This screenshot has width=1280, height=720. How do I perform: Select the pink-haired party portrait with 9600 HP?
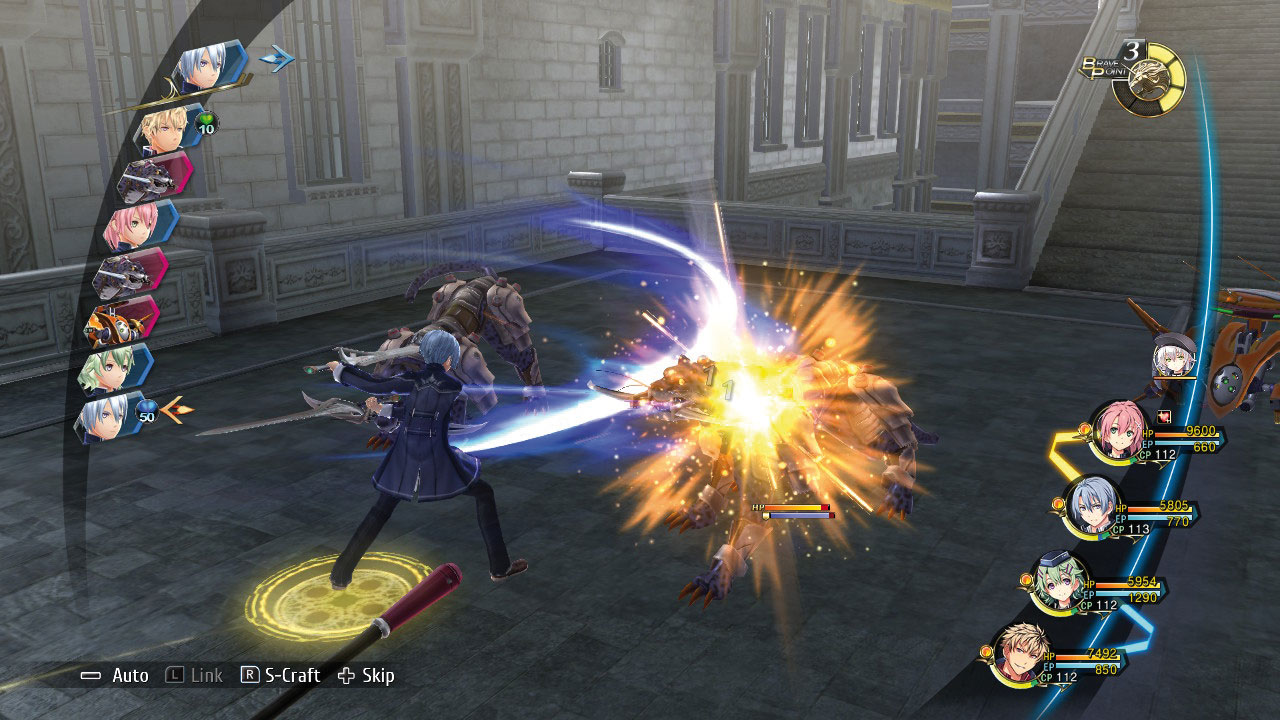1117,430
